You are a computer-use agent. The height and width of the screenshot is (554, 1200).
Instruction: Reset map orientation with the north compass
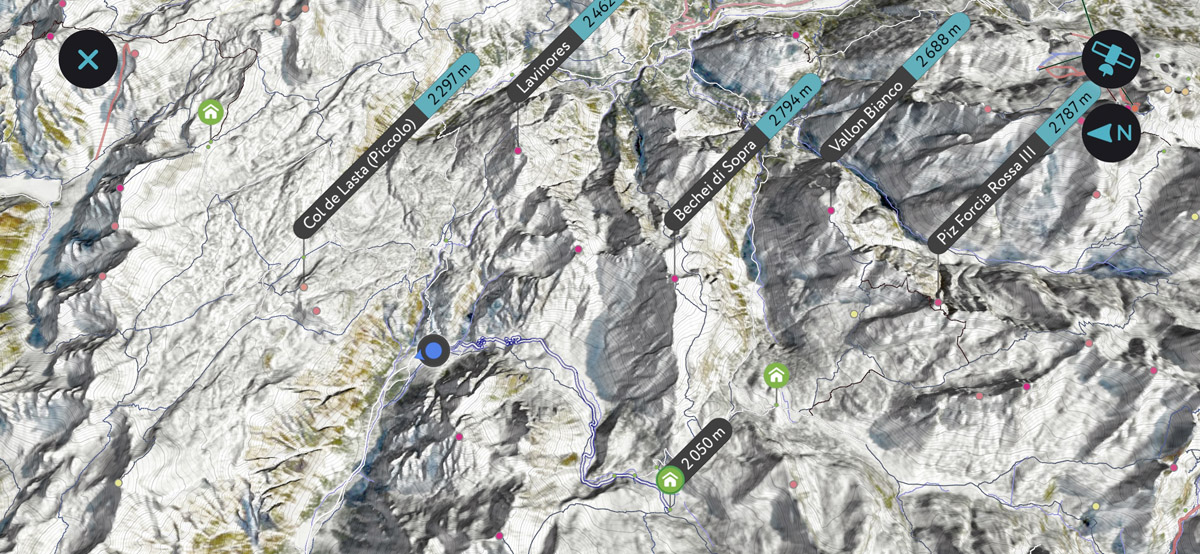(1111, 132)
